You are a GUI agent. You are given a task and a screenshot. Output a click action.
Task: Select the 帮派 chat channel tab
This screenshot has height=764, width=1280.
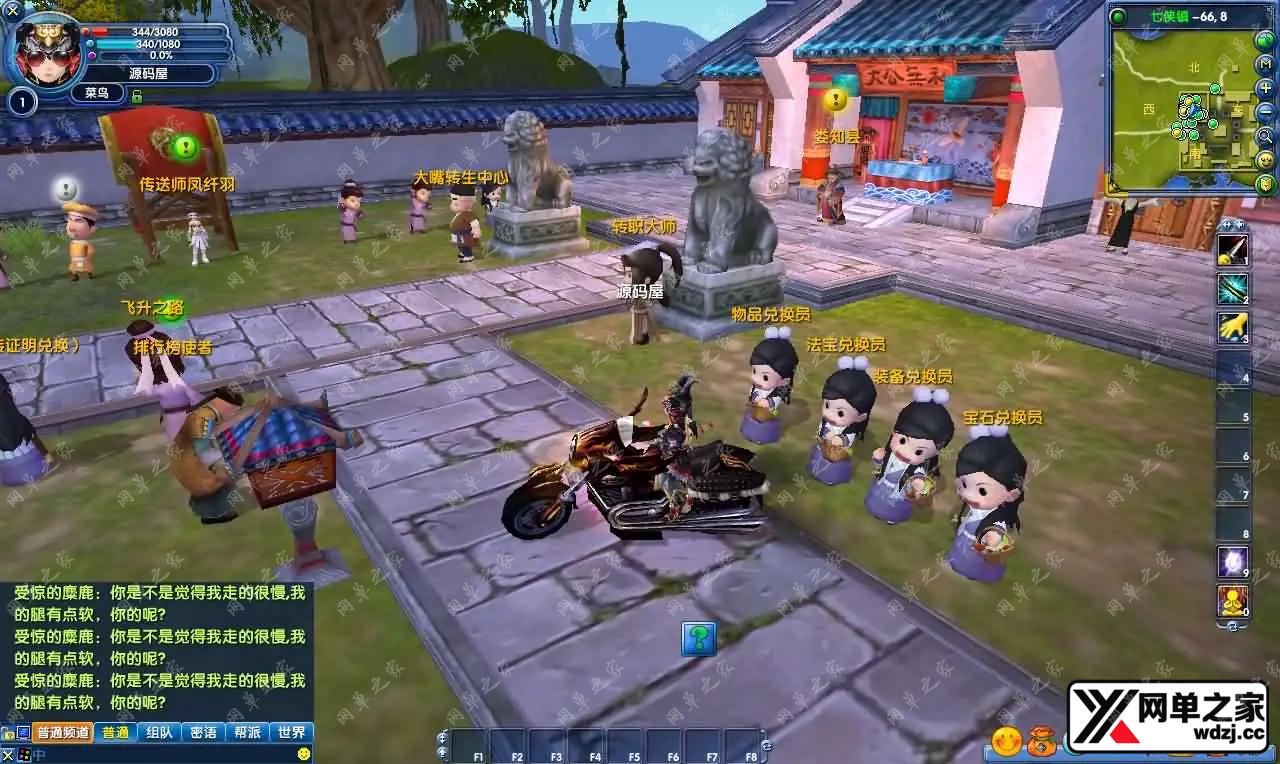pos(248,732)
